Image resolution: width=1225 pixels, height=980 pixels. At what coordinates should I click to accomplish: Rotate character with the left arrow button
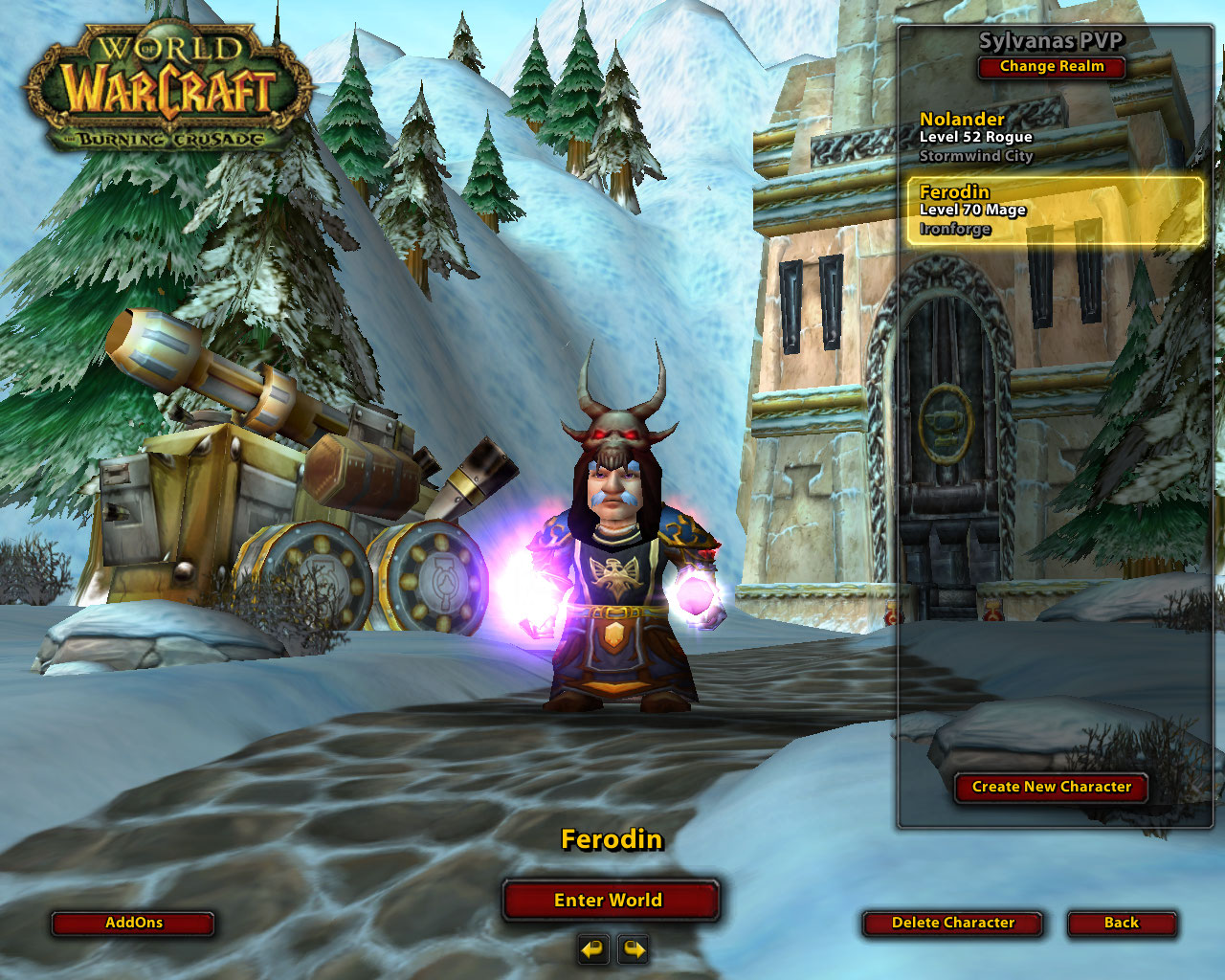point(593,949)
